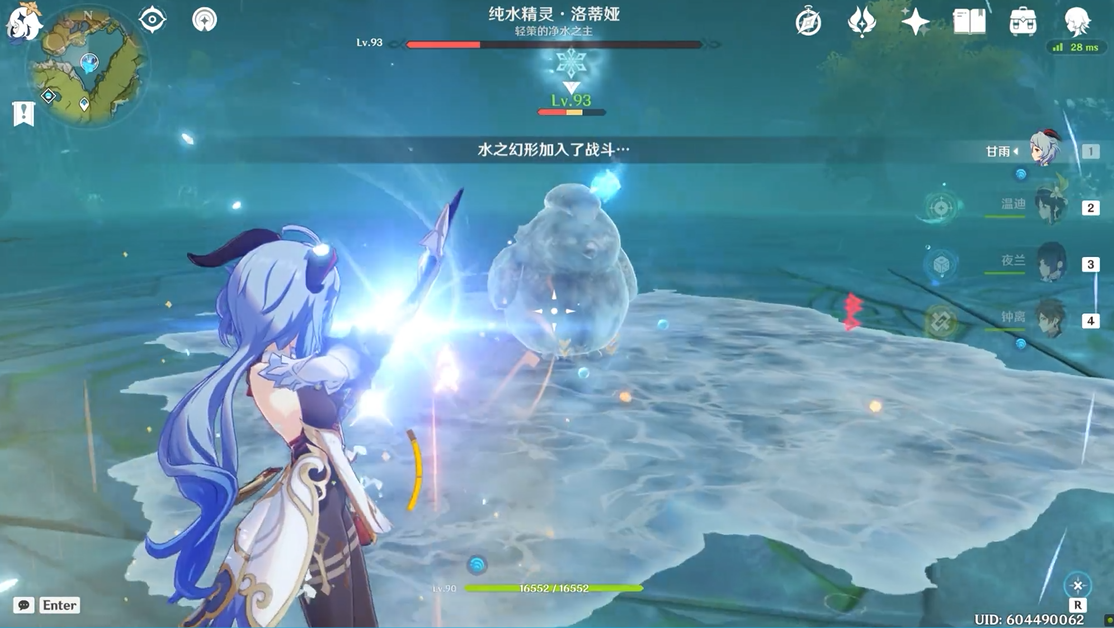Viewport: 1114px width, 628px height.
Task: Click the battle pass winged emblem icon
Action: pos(862,21)
